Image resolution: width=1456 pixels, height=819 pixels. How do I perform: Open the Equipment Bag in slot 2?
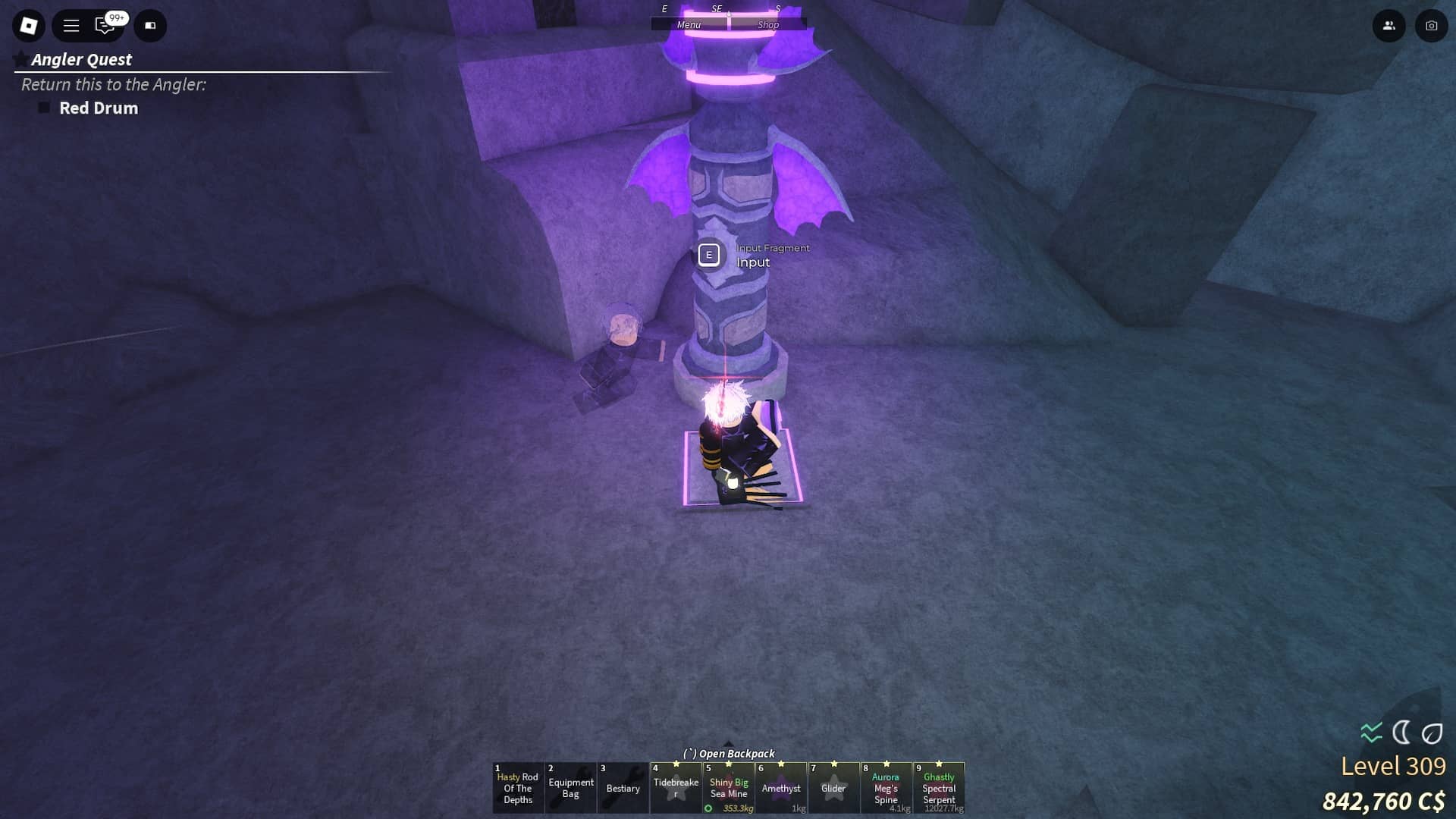[x=571, y=788]
